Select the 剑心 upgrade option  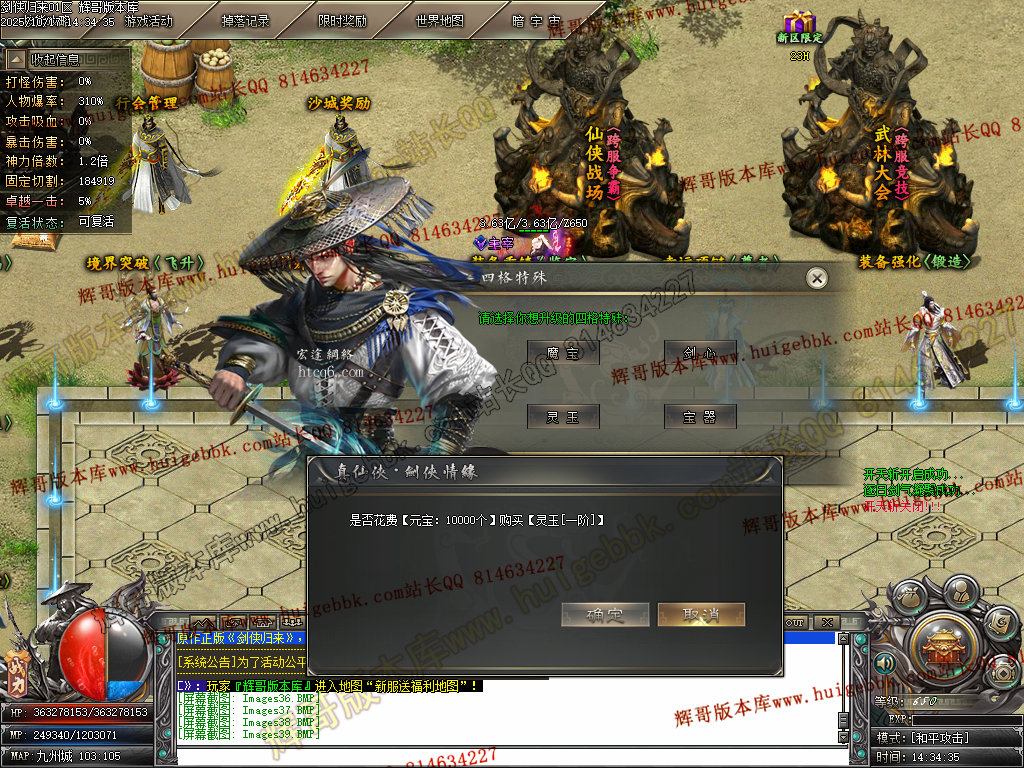point(700,352)
